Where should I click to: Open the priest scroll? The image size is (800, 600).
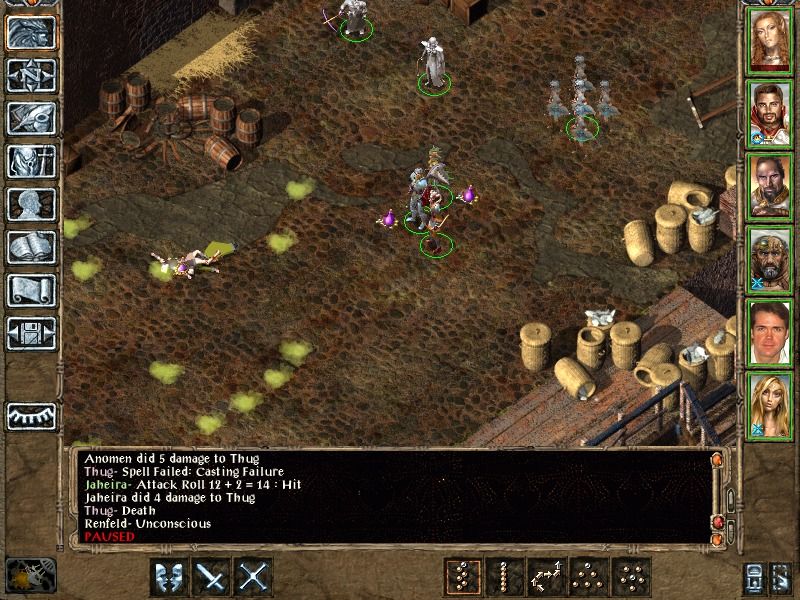(32, 290)
